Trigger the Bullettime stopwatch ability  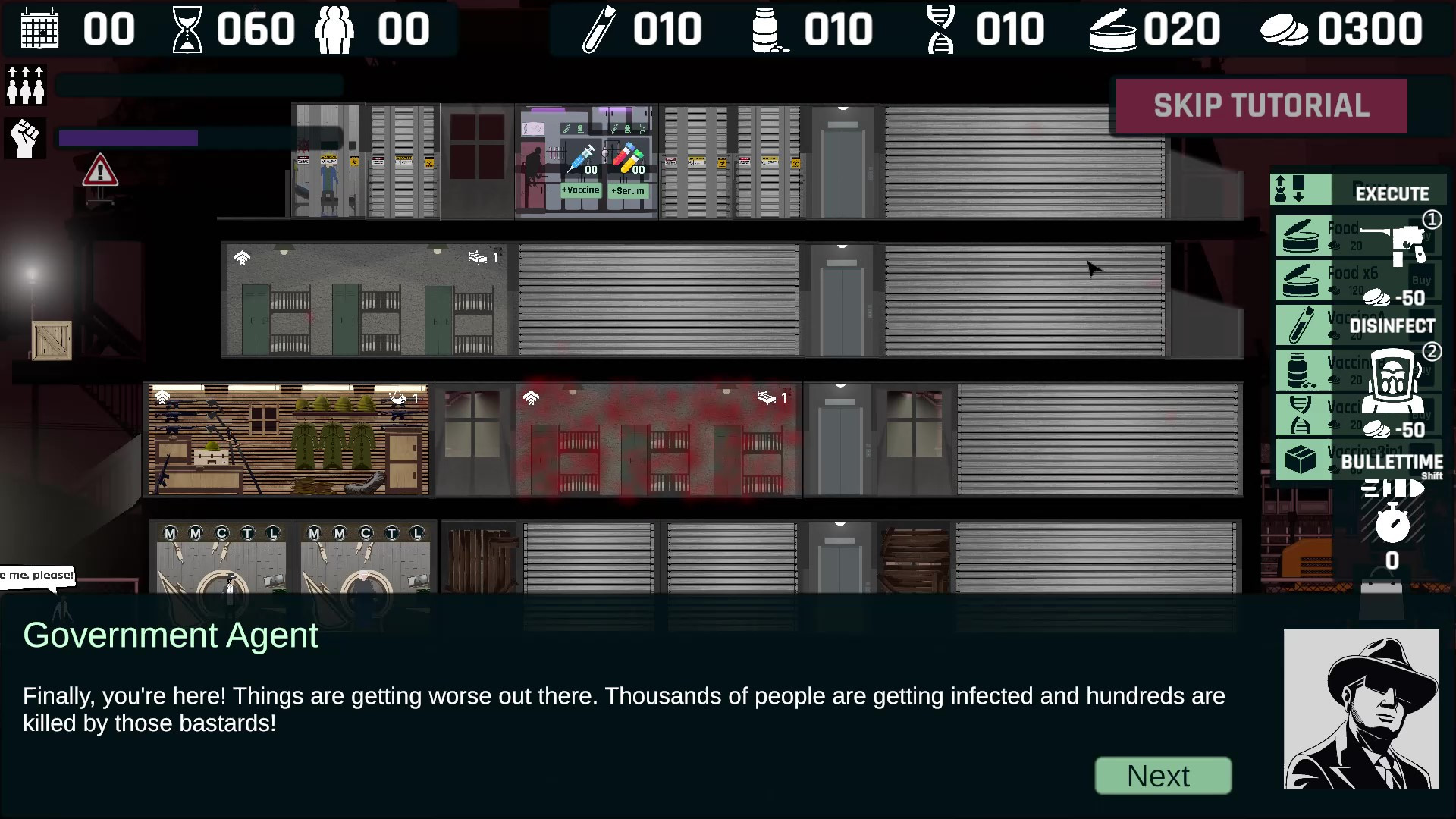coord(1392,523)
